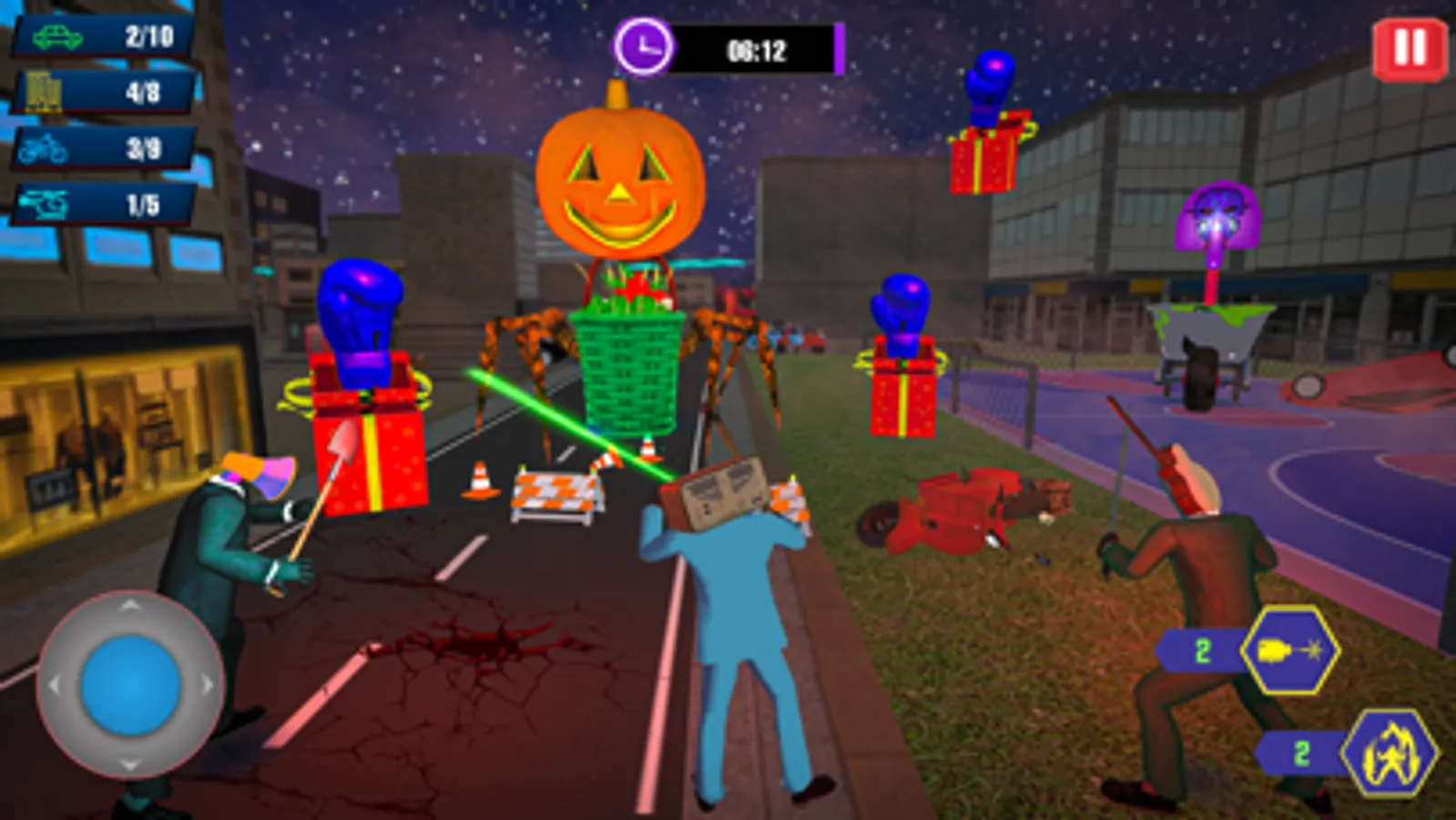Click the truck counter showing 4/8
This screenshot has width=1456, height=820.
[x=100, y=90]
